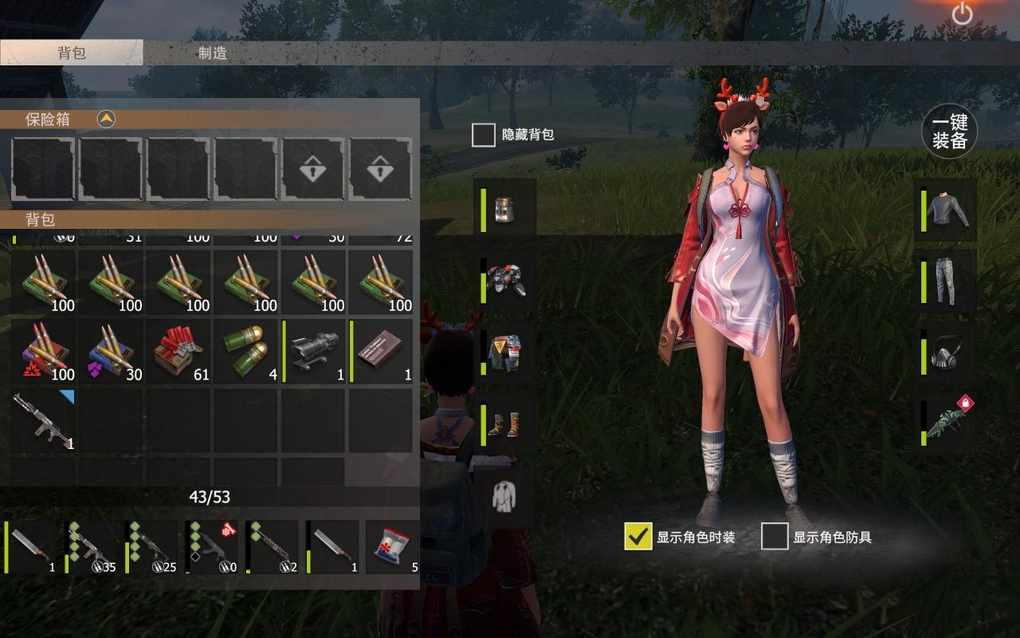Switch to the 背包 tab
The height and width of the screenshot is (638, 1020).
[71, 53]
